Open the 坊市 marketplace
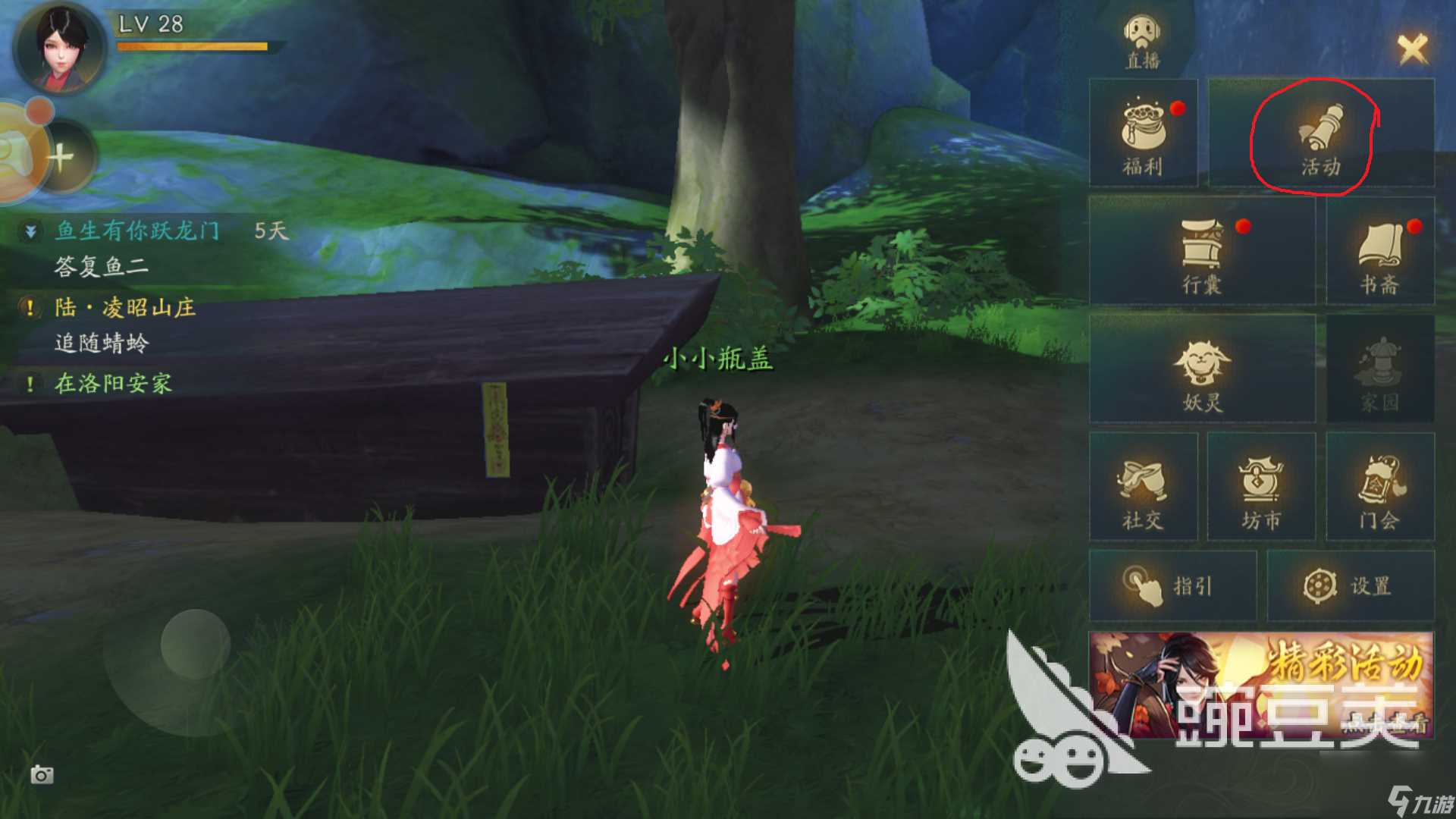 pos(1260,488)
